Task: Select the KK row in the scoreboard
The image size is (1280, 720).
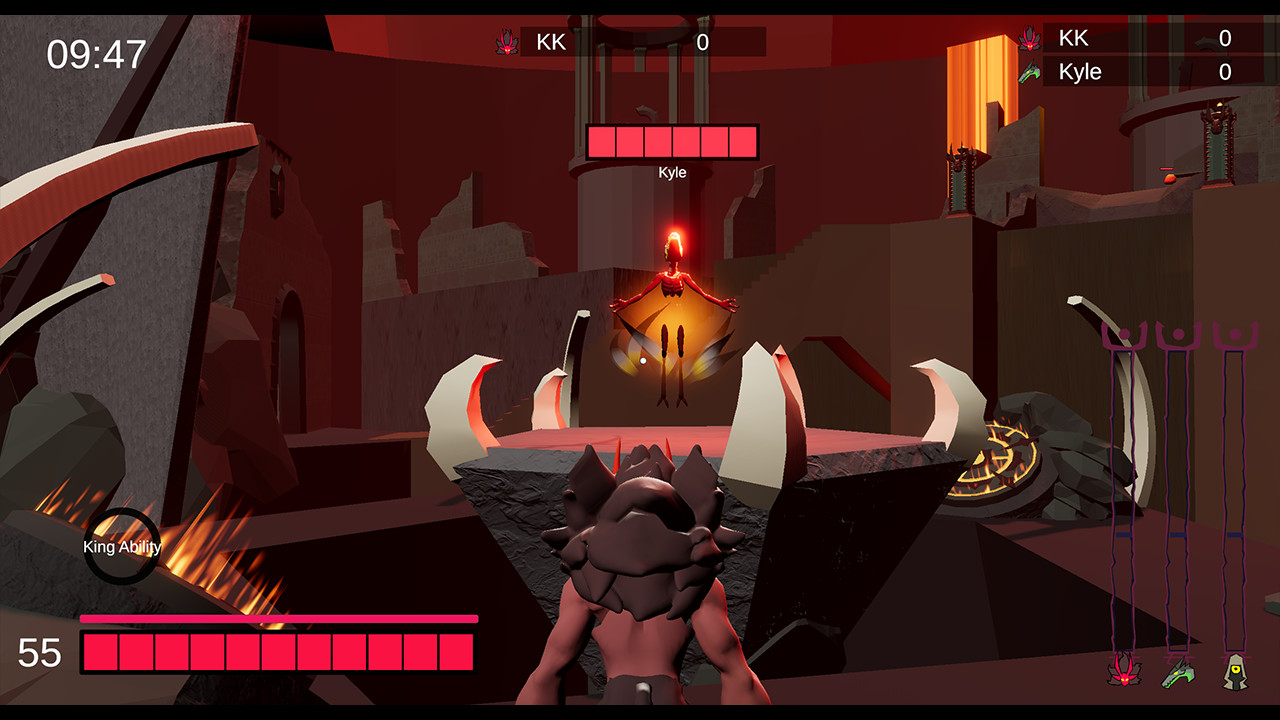Action: pyautogui.click(x=1080, y=38)
